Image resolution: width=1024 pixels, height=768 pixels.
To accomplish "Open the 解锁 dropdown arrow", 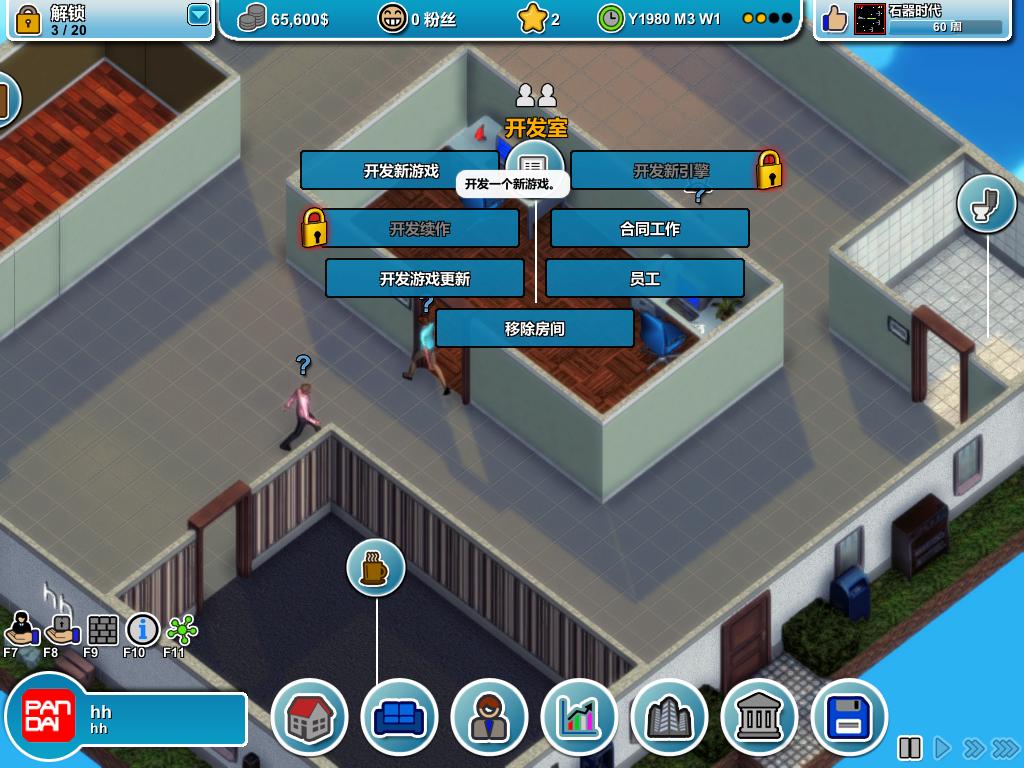I will (199, 15).
